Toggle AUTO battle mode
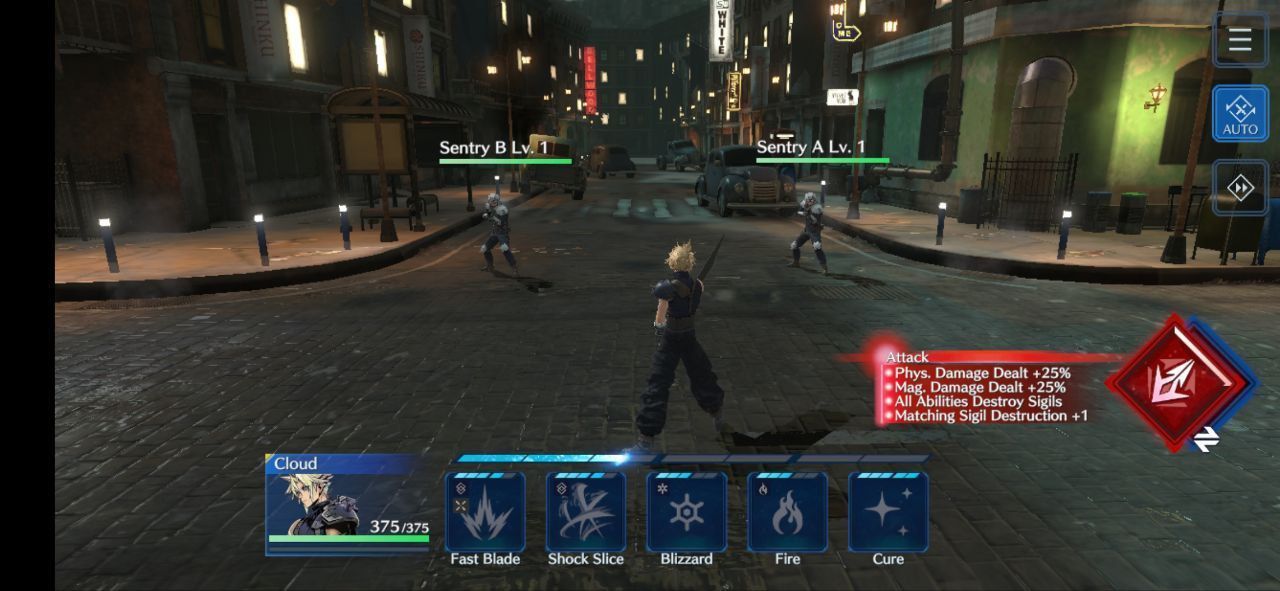The image size is (1280, 591). pos(1240,112)
